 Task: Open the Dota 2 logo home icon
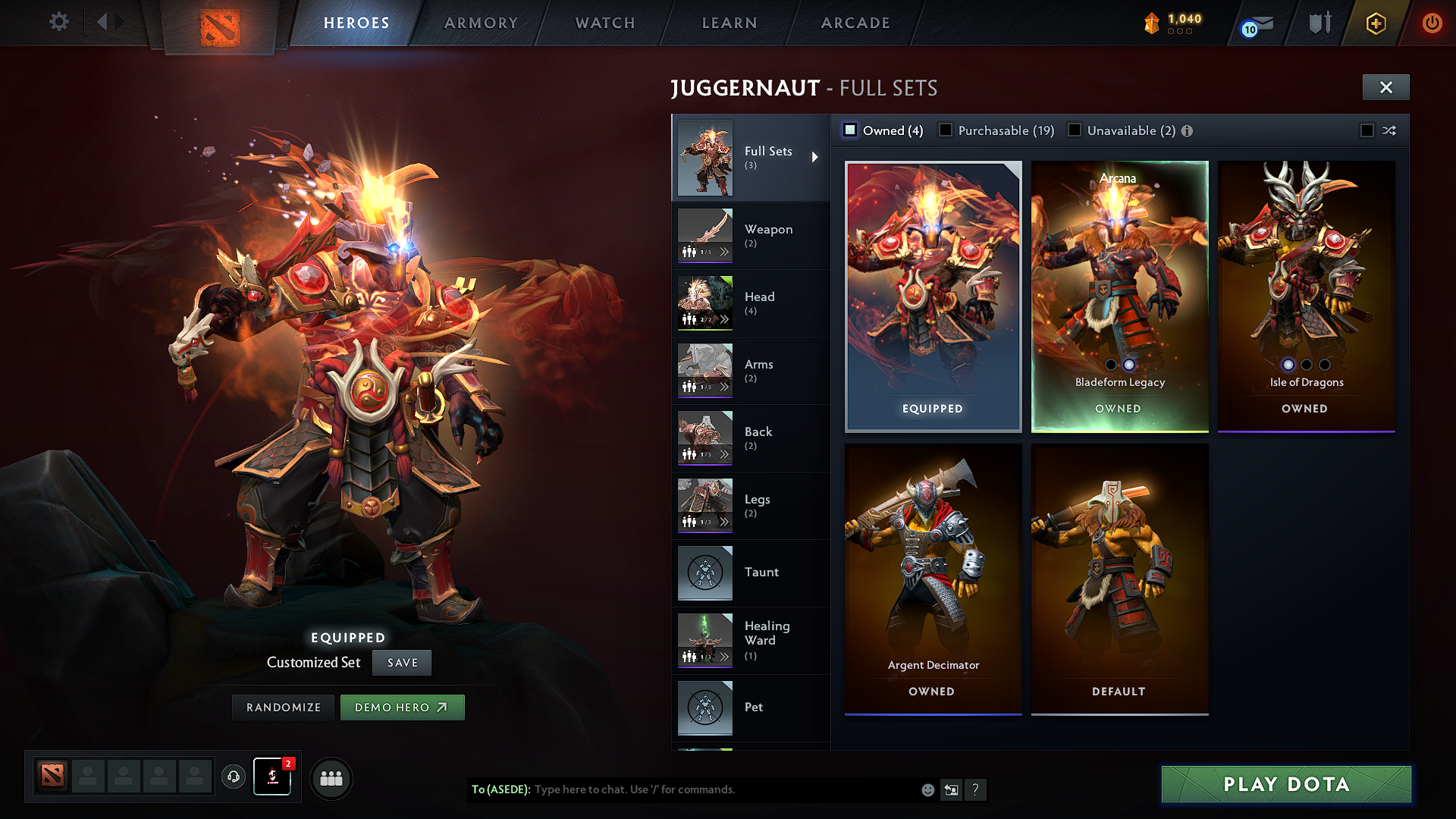(221, 26)
